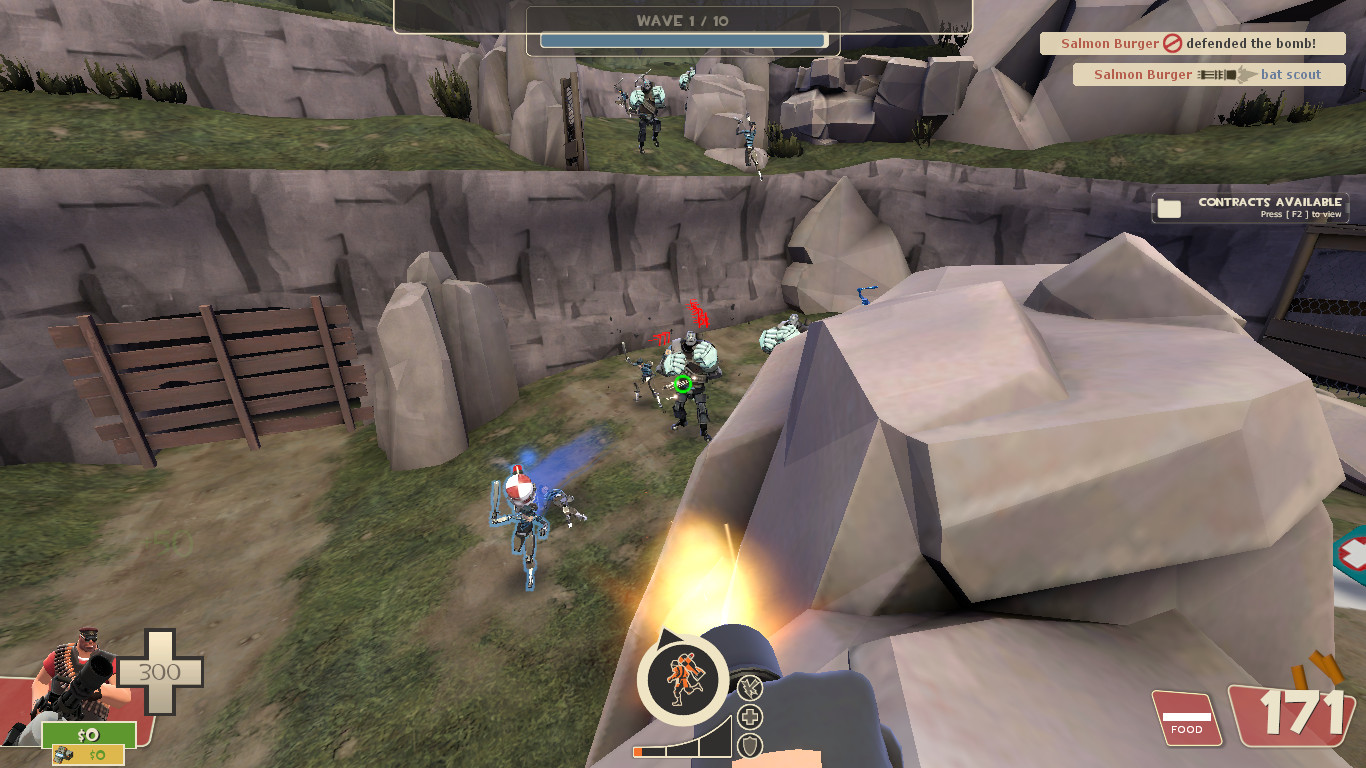Image resolution: width=1366 pixels, height=768 pixels.
Task: Toggle the green $0 money display
Action: [88, 735]
